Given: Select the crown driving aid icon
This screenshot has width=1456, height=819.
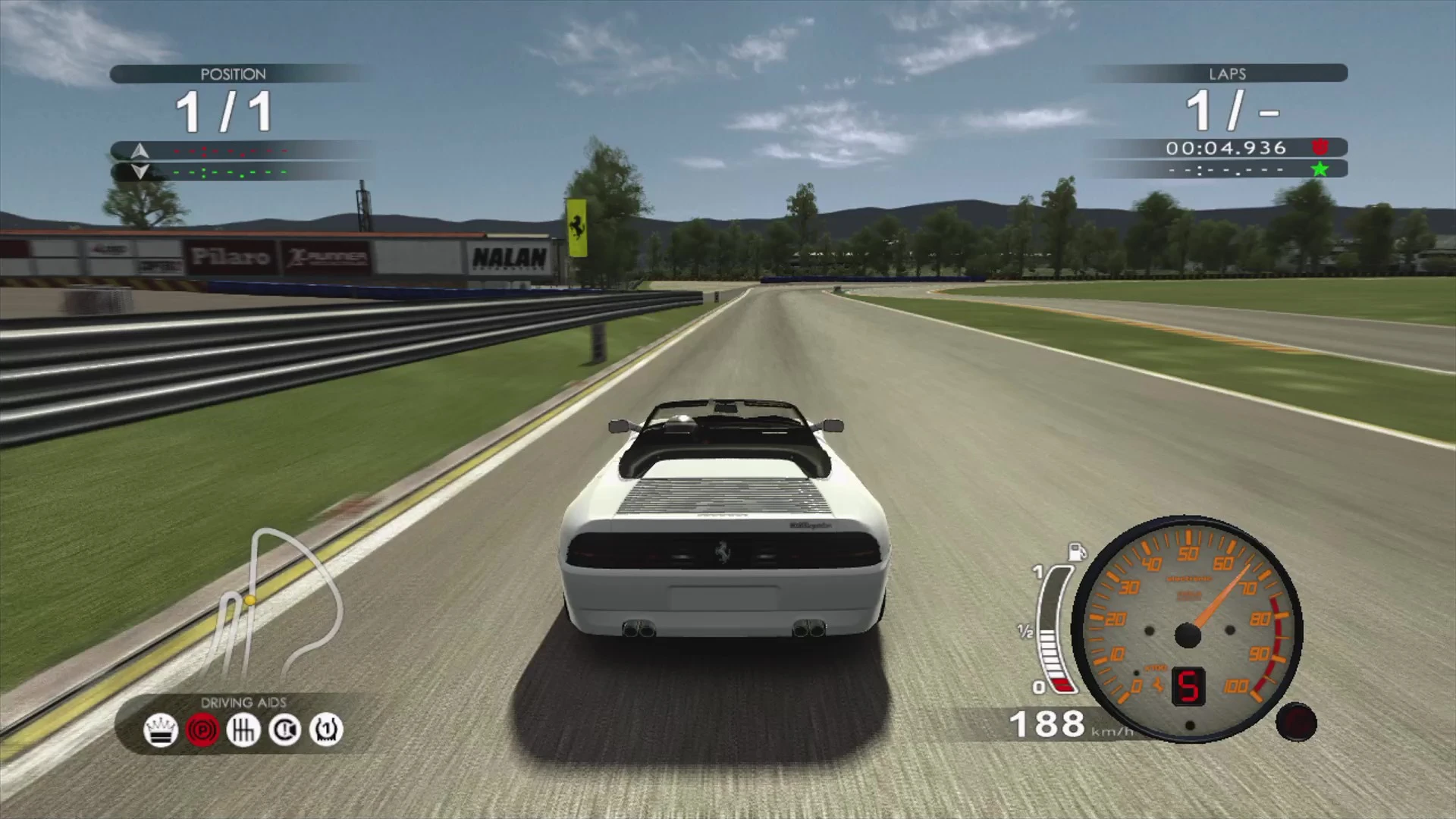Looking at the screenshot, I should click(161, 730).
